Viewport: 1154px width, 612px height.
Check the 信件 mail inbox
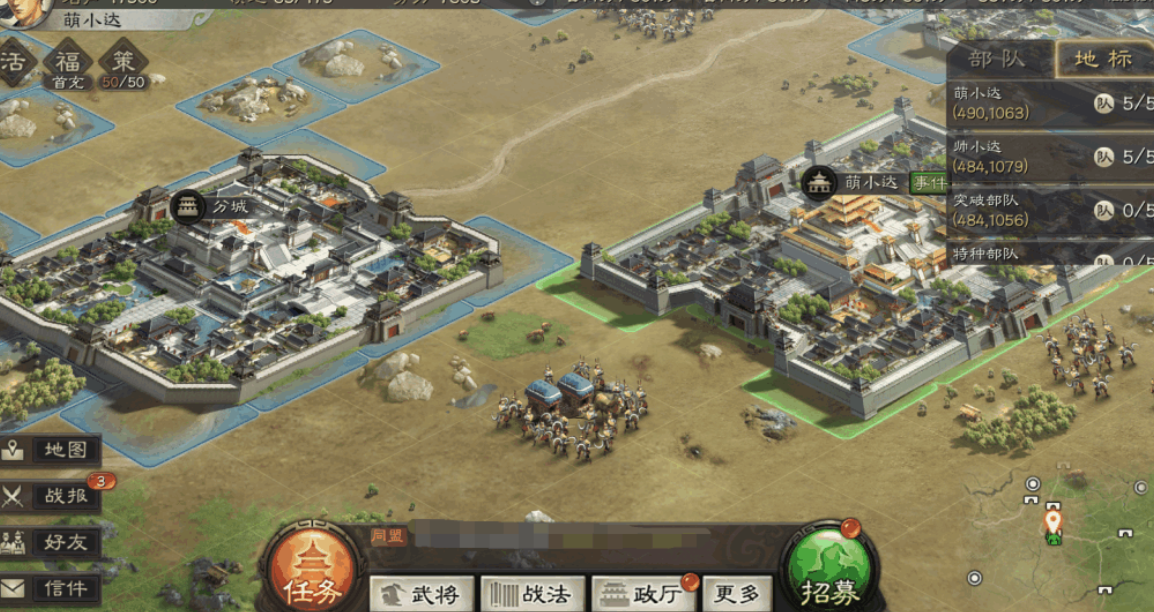[52, 588]
